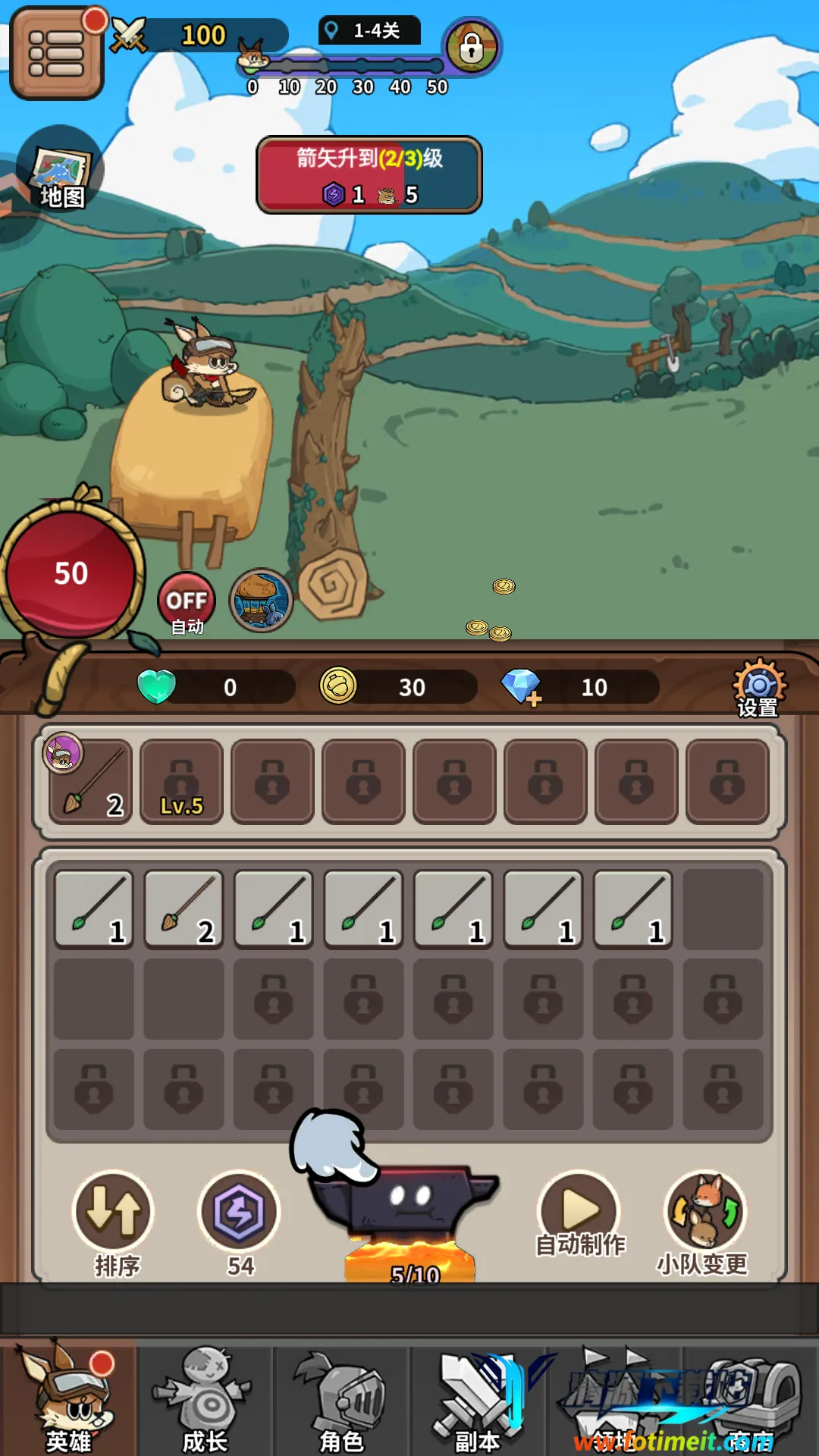The height and width of the screenshot is (1456, 819).
Task: Switch to the 副本 dungeon tab
Action: (477, 1397)
